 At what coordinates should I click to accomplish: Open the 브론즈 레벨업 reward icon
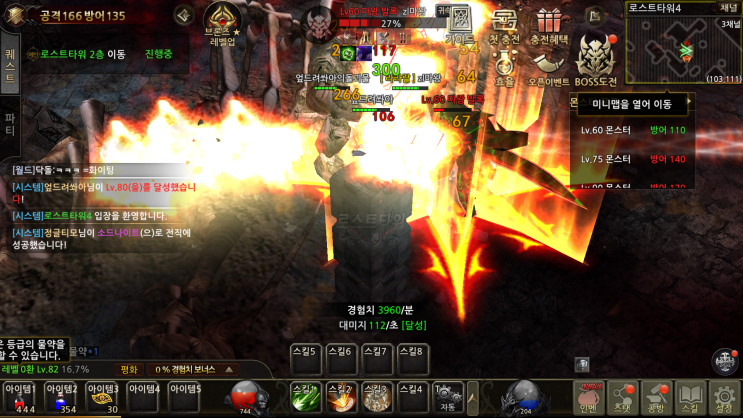(221, 22)
